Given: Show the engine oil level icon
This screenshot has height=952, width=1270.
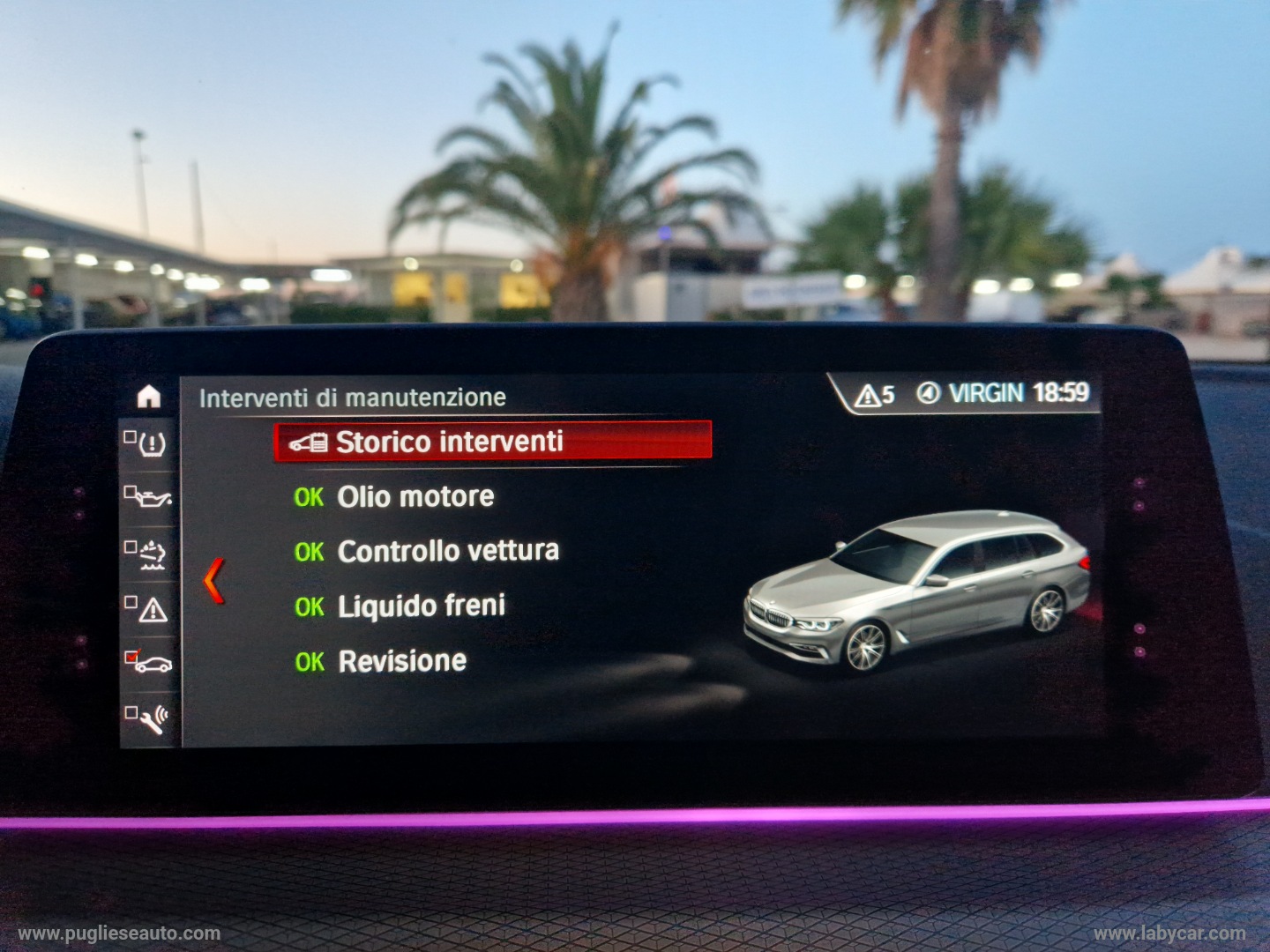Looking at the screenshot, I should pos(148,498).
